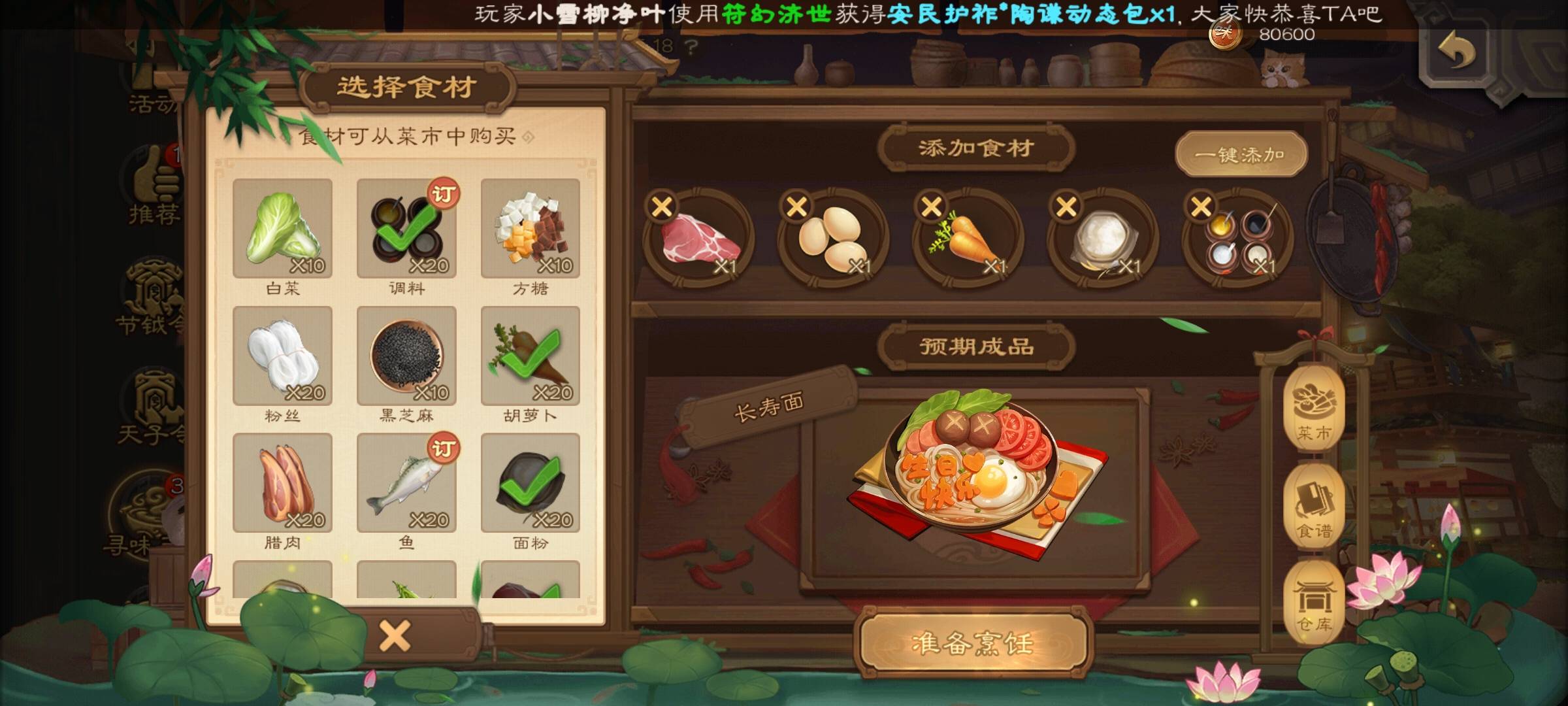
Task: Choose the 黑芝麻 black sesame ingredient
Action: 406,356
